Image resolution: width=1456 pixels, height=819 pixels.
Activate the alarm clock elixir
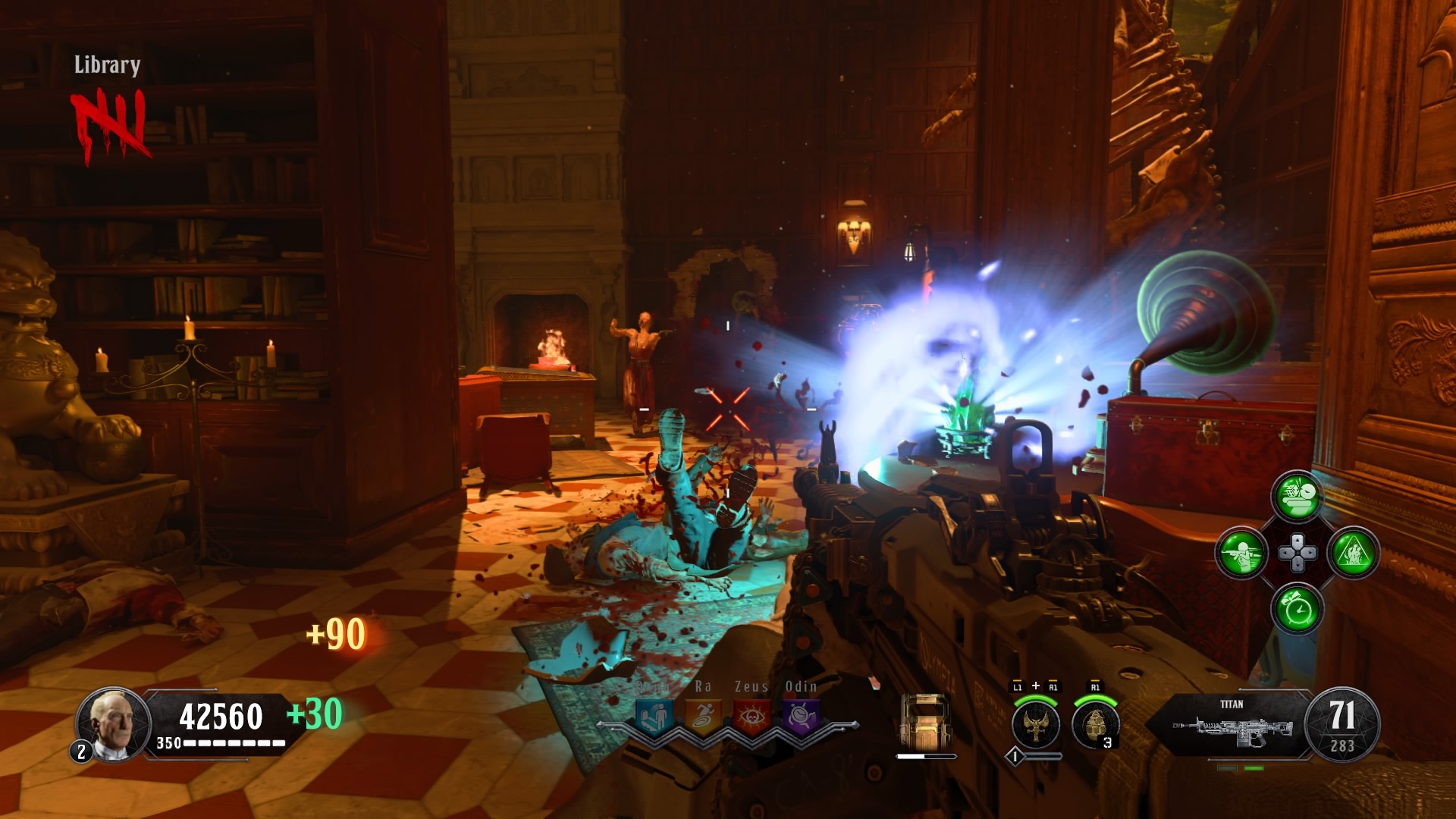click(1297, 608)
